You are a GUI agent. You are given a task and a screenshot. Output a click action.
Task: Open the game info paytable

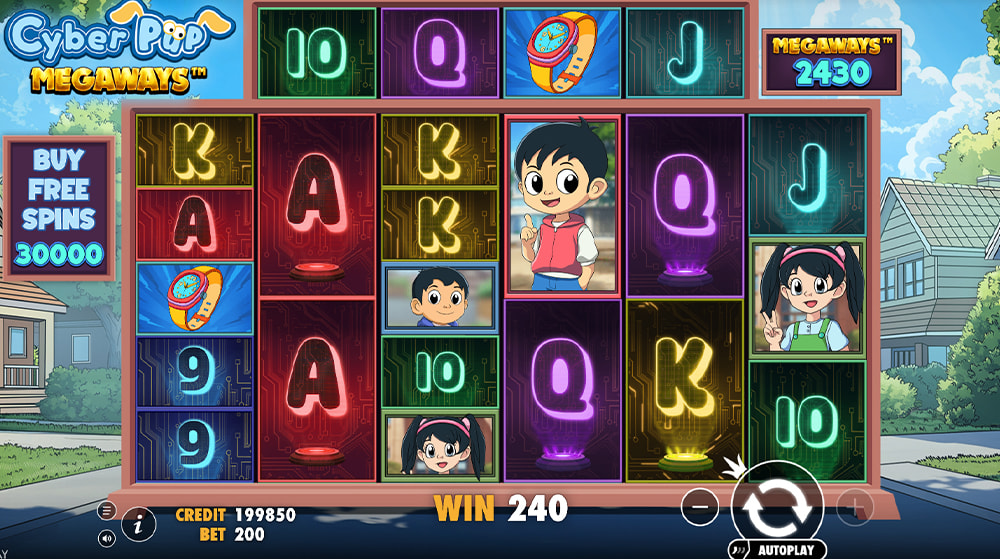(x=139, y=522)
